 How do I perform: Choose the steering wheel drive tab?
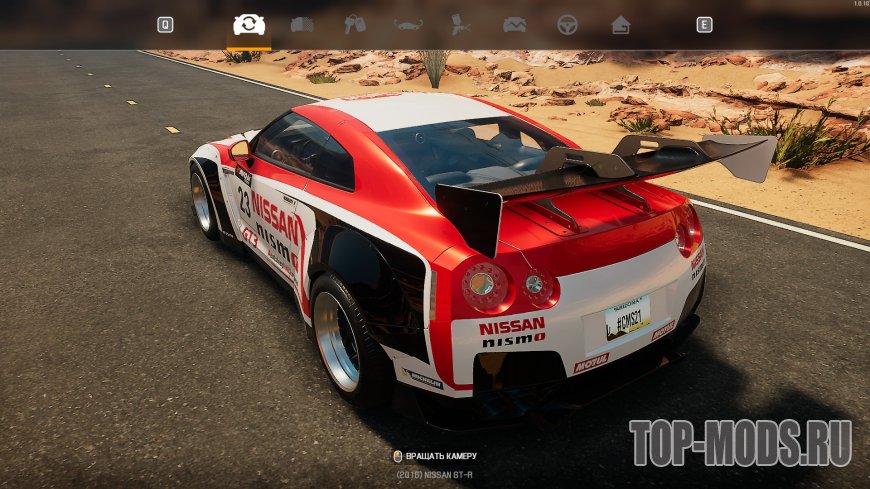567,25
